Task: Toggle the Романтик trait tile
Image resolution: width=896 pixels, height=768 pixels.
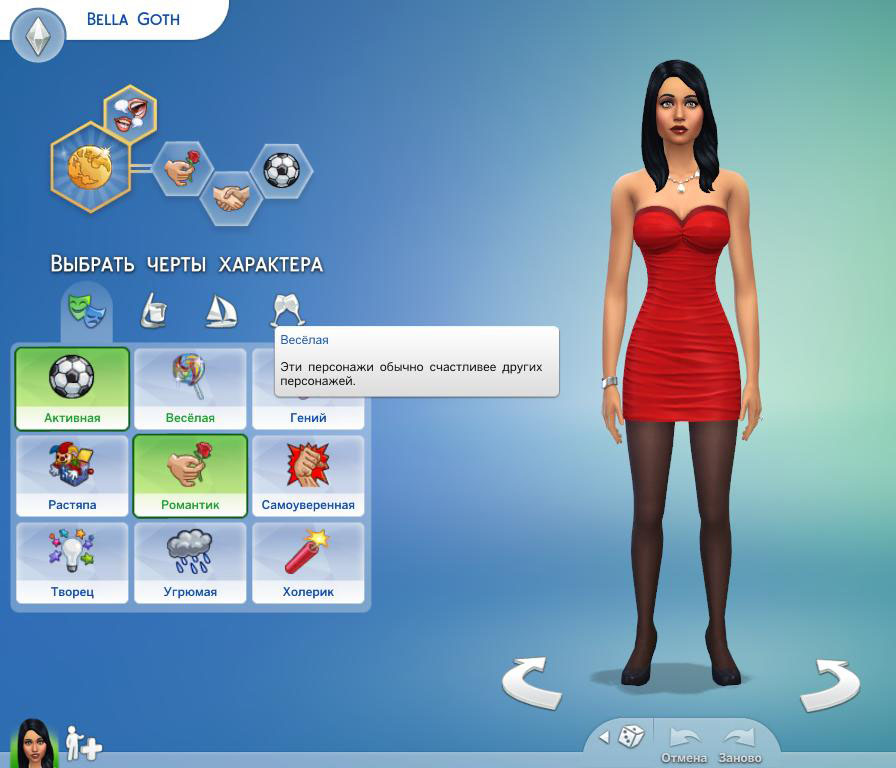Action: (190, 475)
